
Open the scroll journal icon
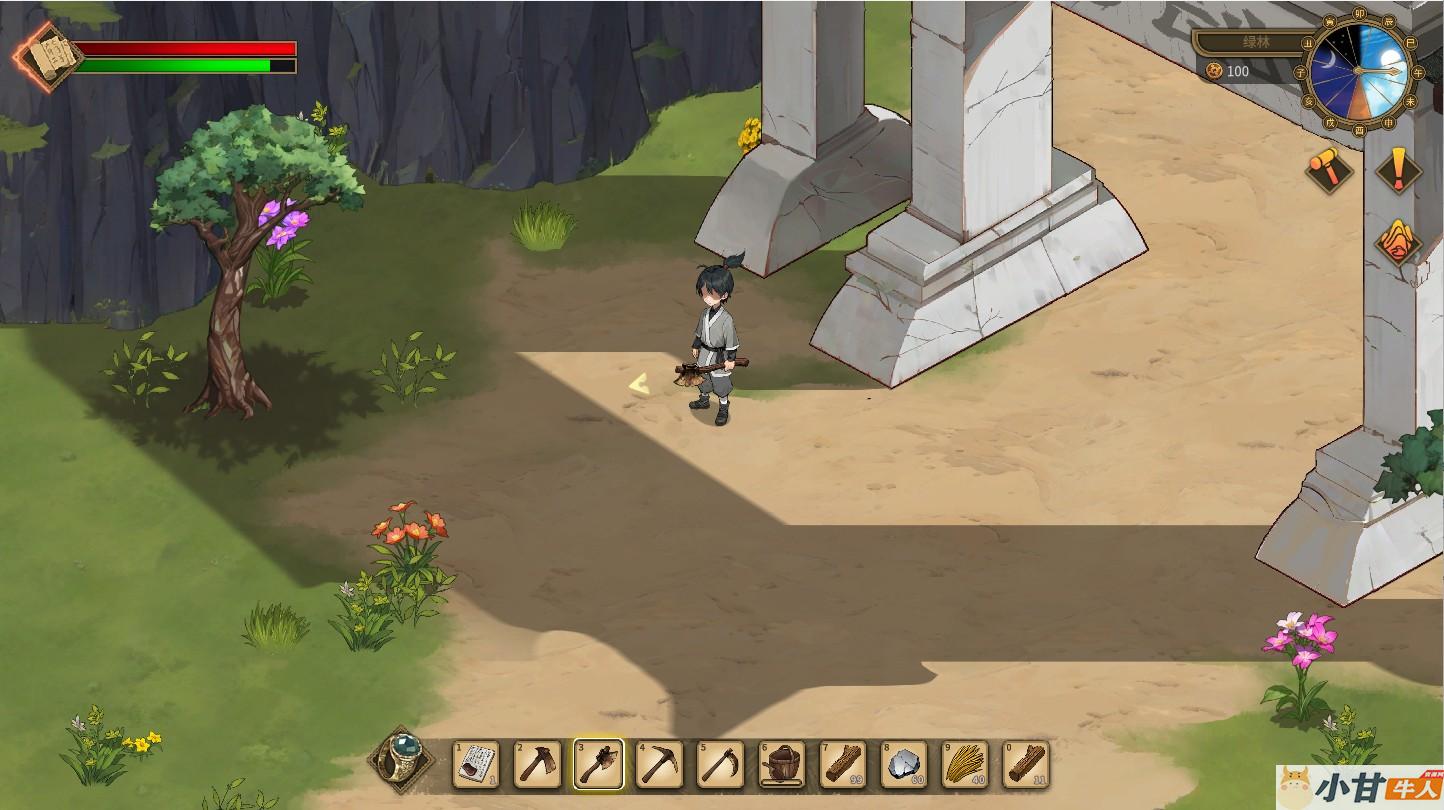[x=47, y=56]
